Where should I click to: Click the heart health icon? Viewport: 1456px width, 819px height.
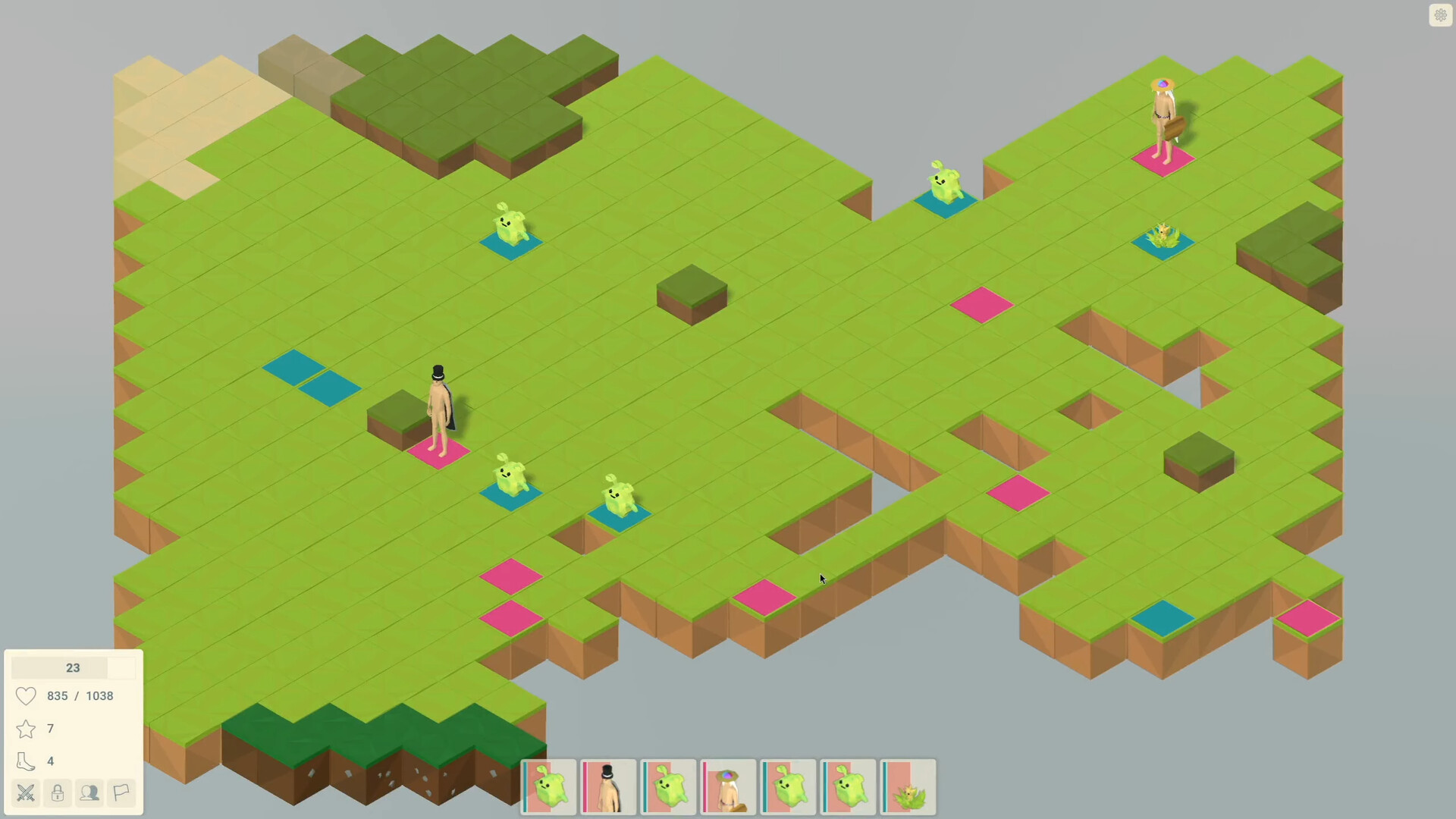(x=25, y=695)
